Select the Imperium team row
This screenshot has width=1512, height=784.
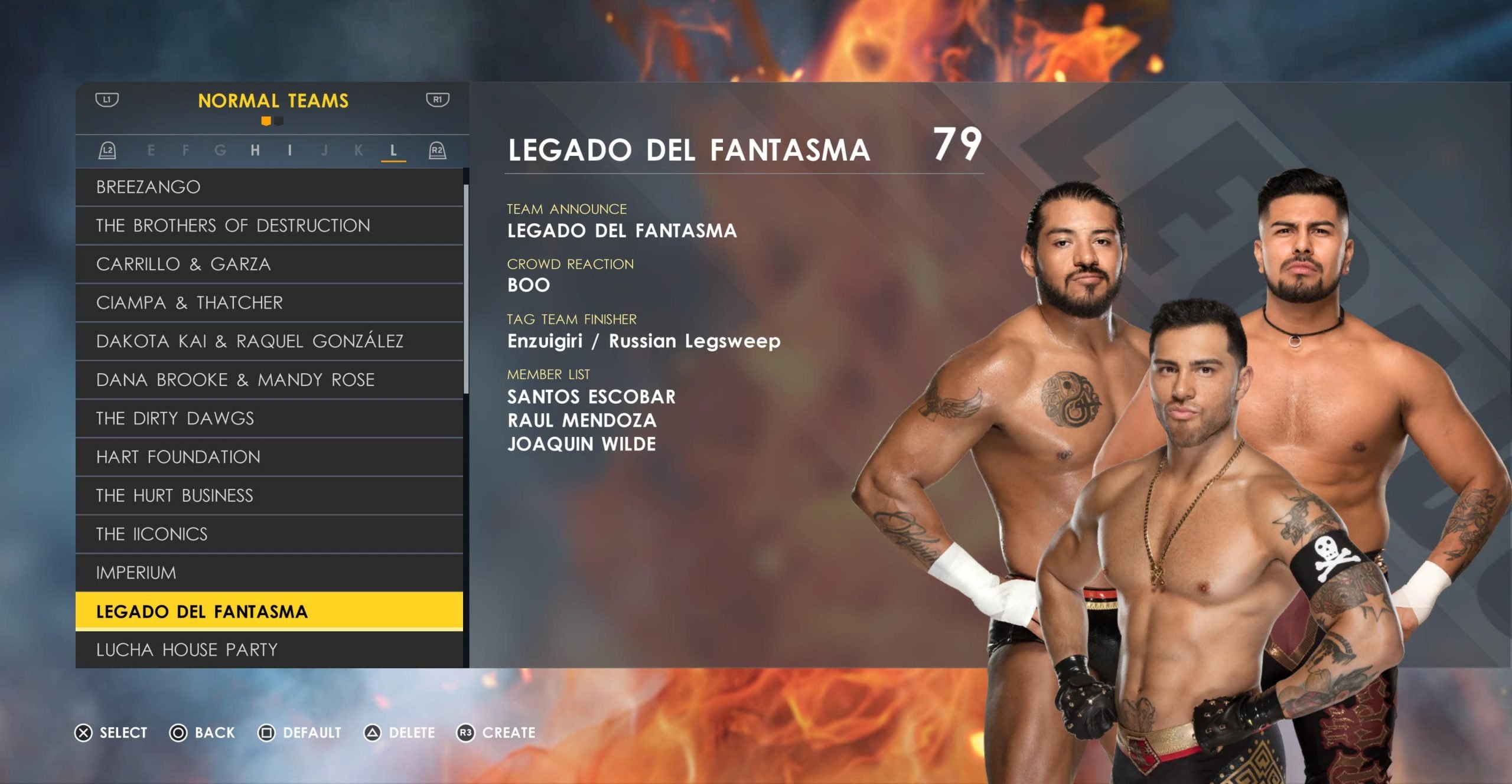pos(269,573)
